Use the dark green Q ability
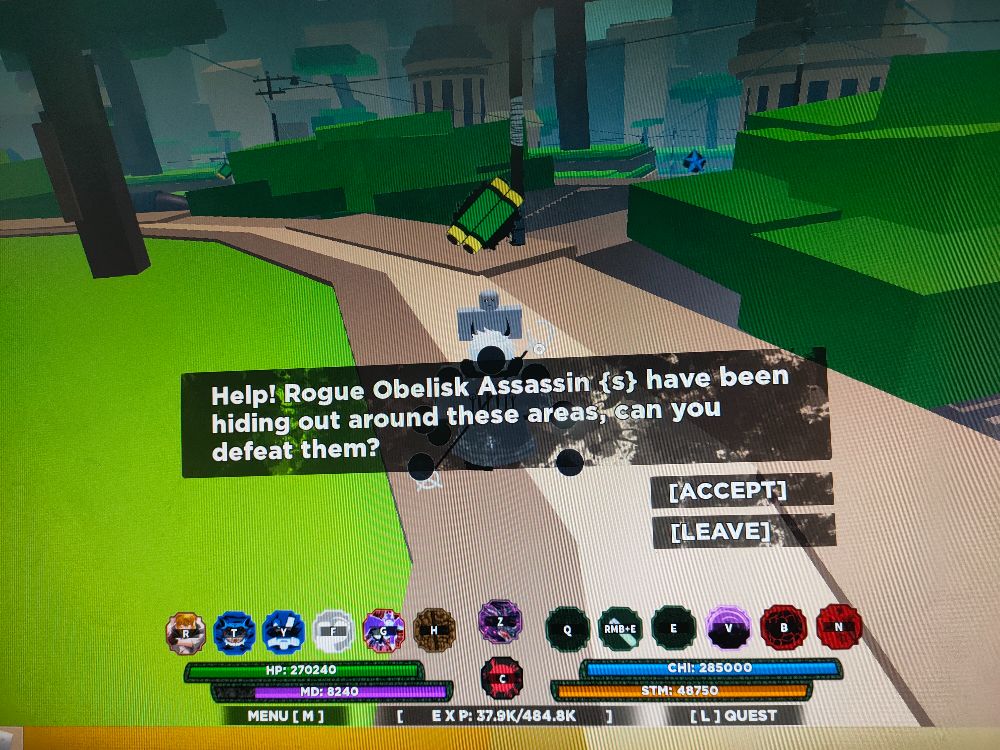This screenshot has height=750, width=1000. point(567,629)
